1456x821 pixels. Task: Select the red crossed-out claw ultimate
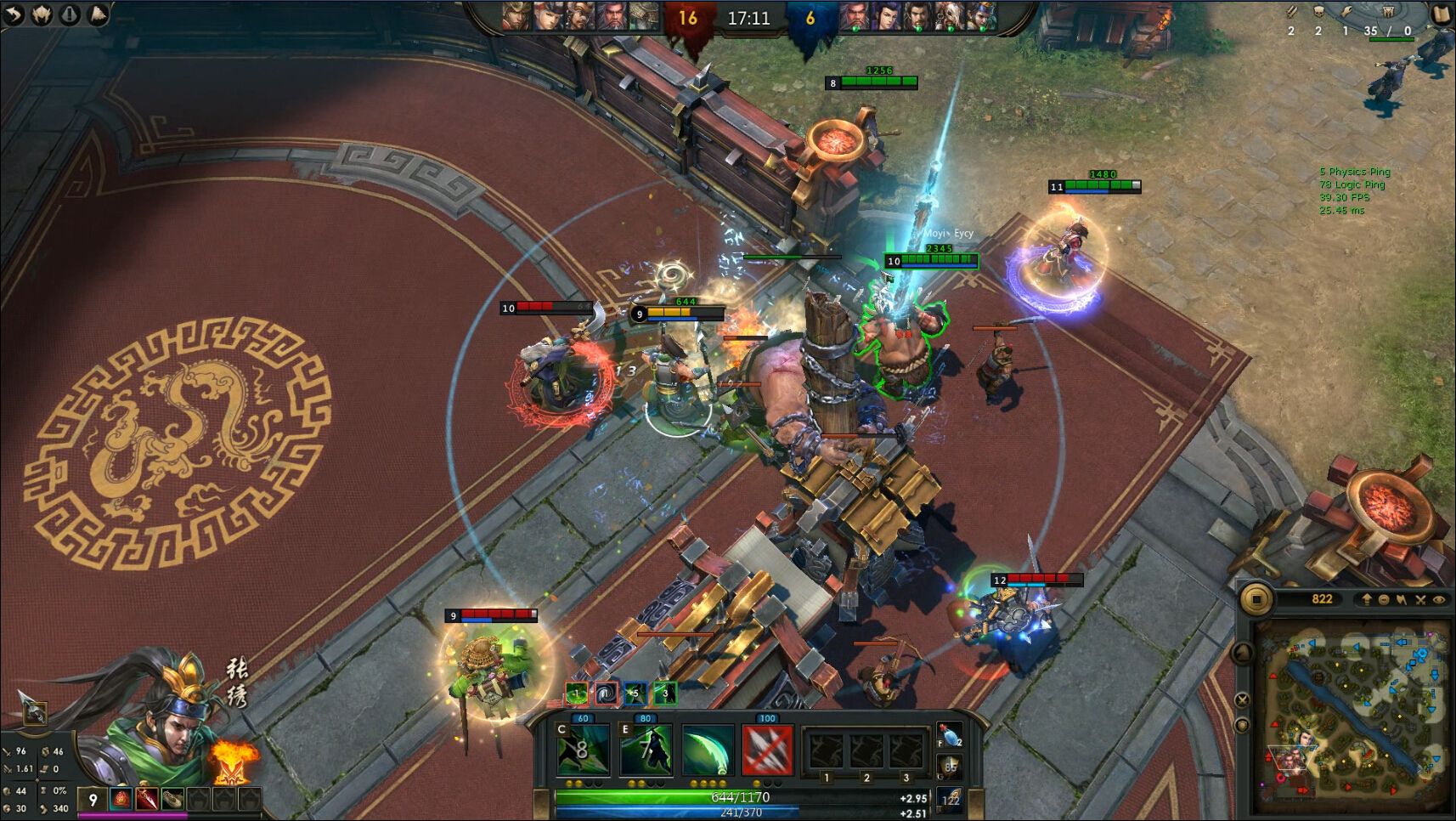point(768,750)
